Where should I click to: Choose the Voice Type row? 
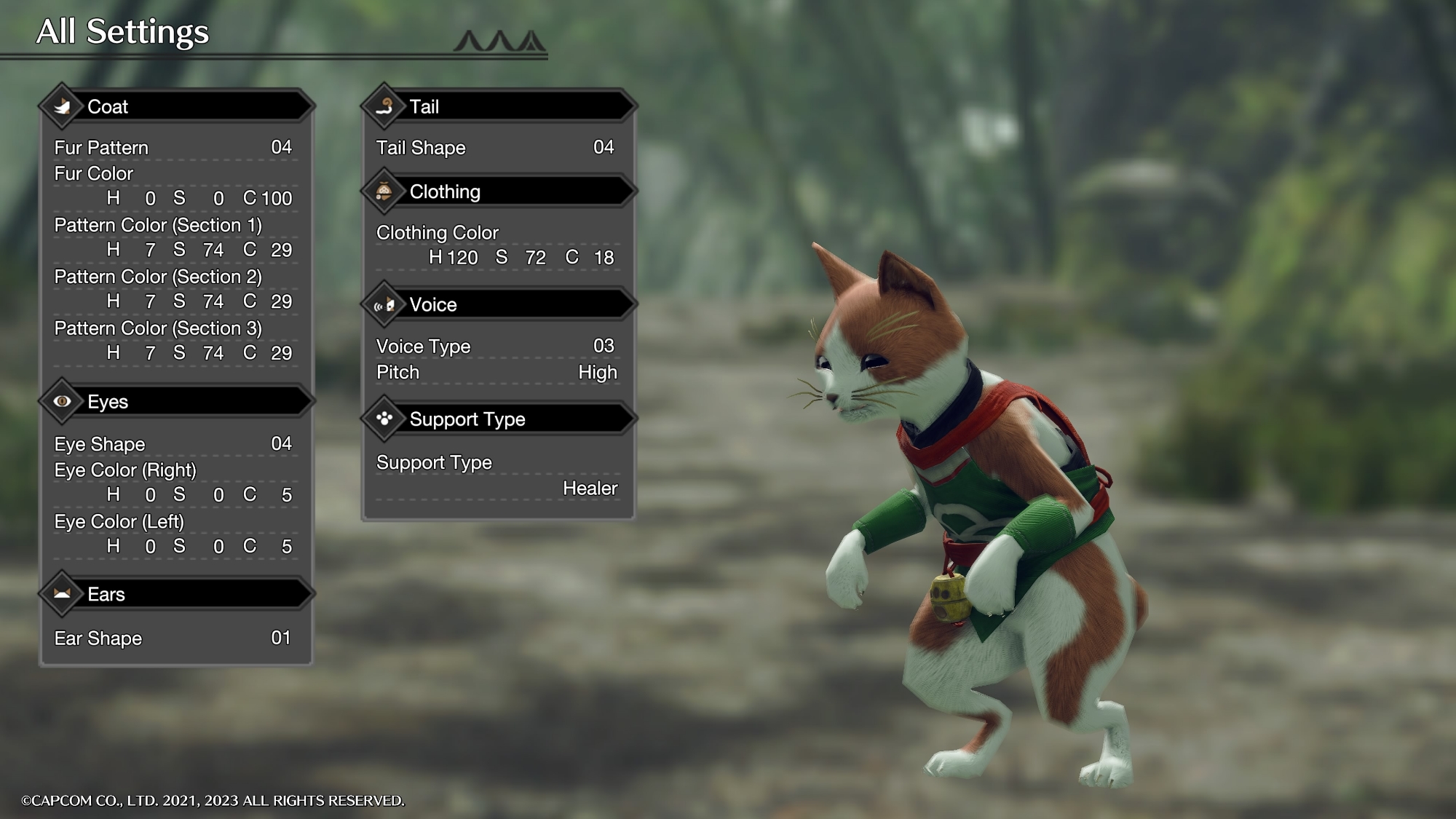[496, 347]
